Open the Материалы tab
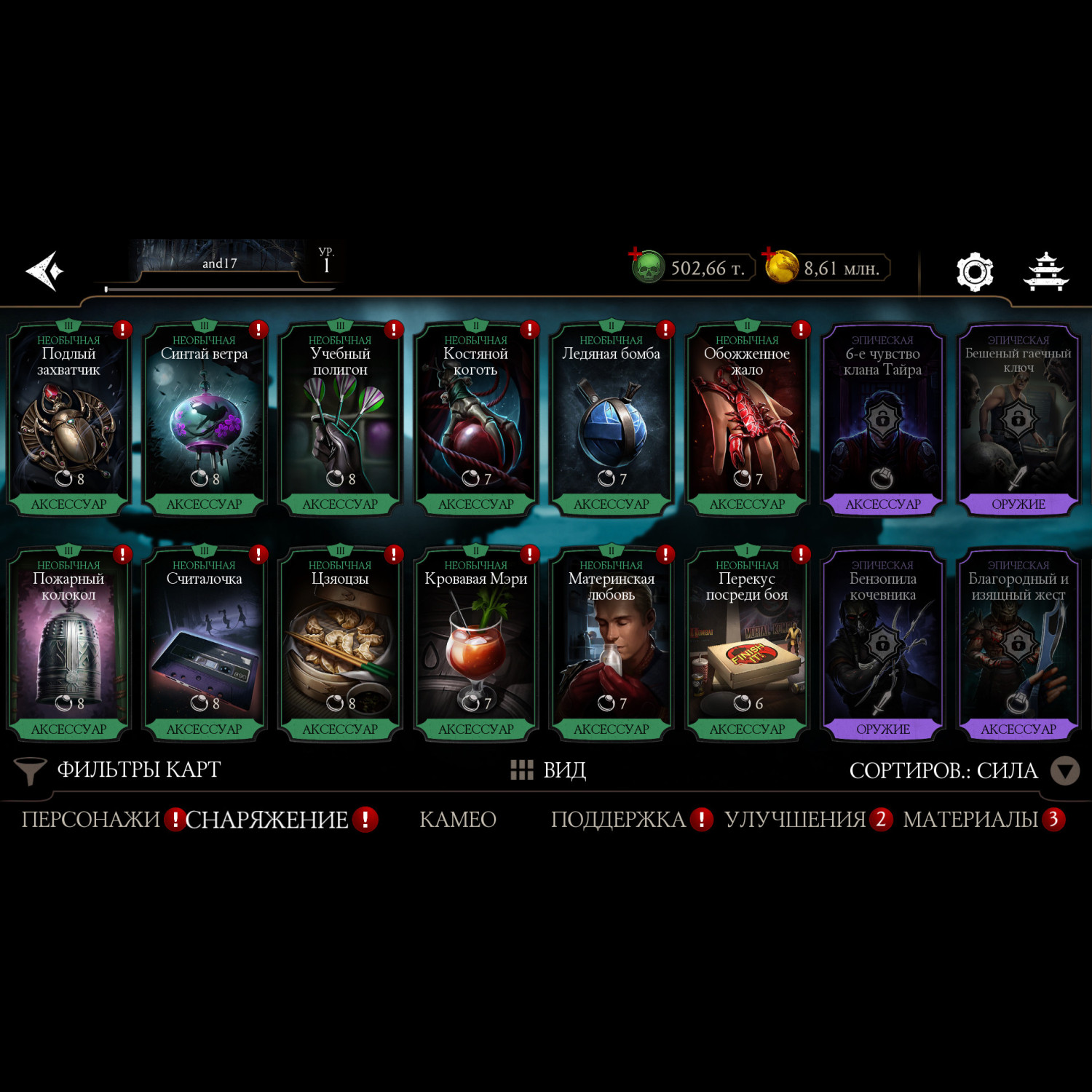Screen dimensions: 1092x1092 point(970,820)
